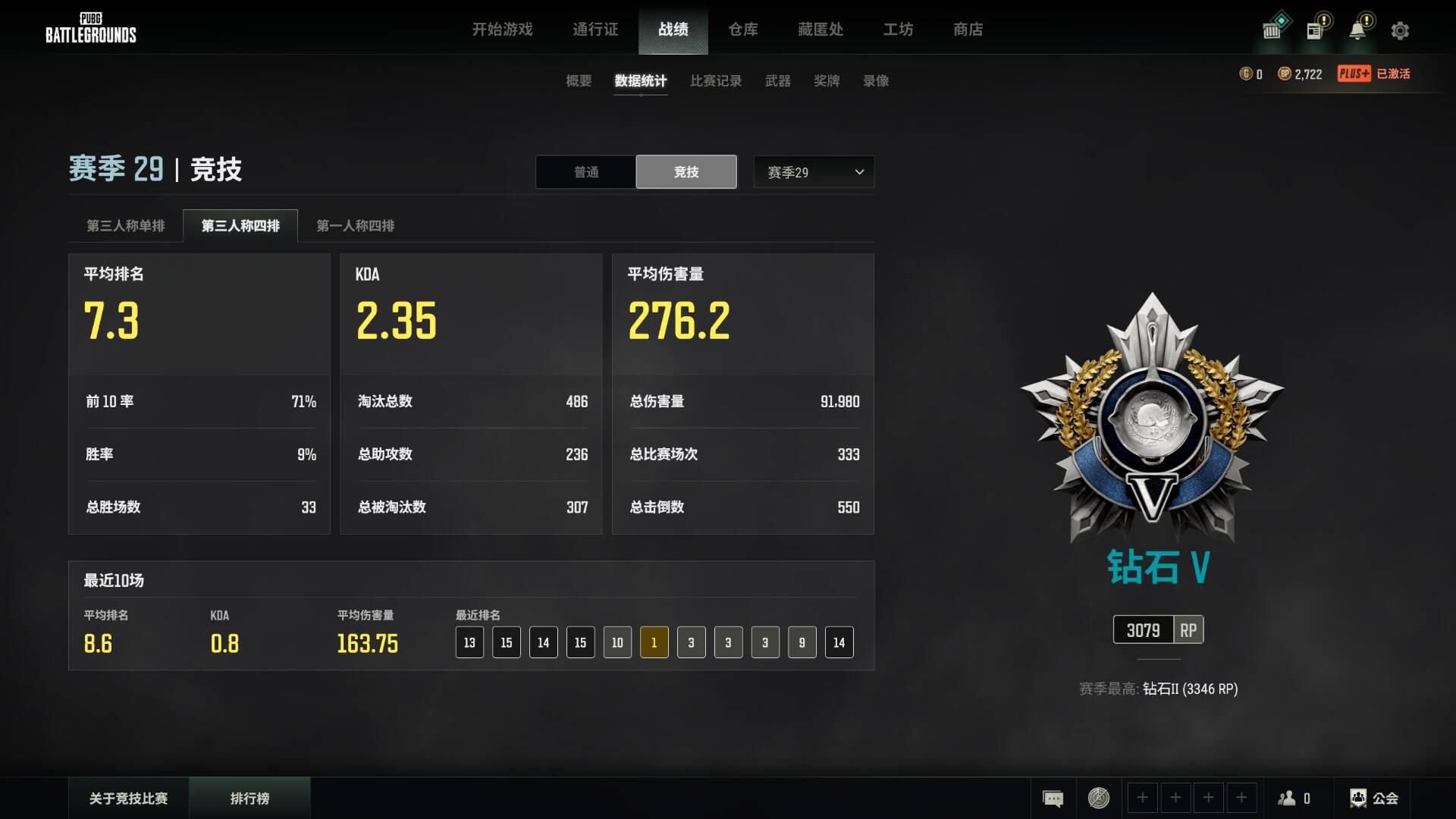This screenshot has width=1456, height=819.
Task: Switch to the 比赛记录 tab
Action: point(715,81)
